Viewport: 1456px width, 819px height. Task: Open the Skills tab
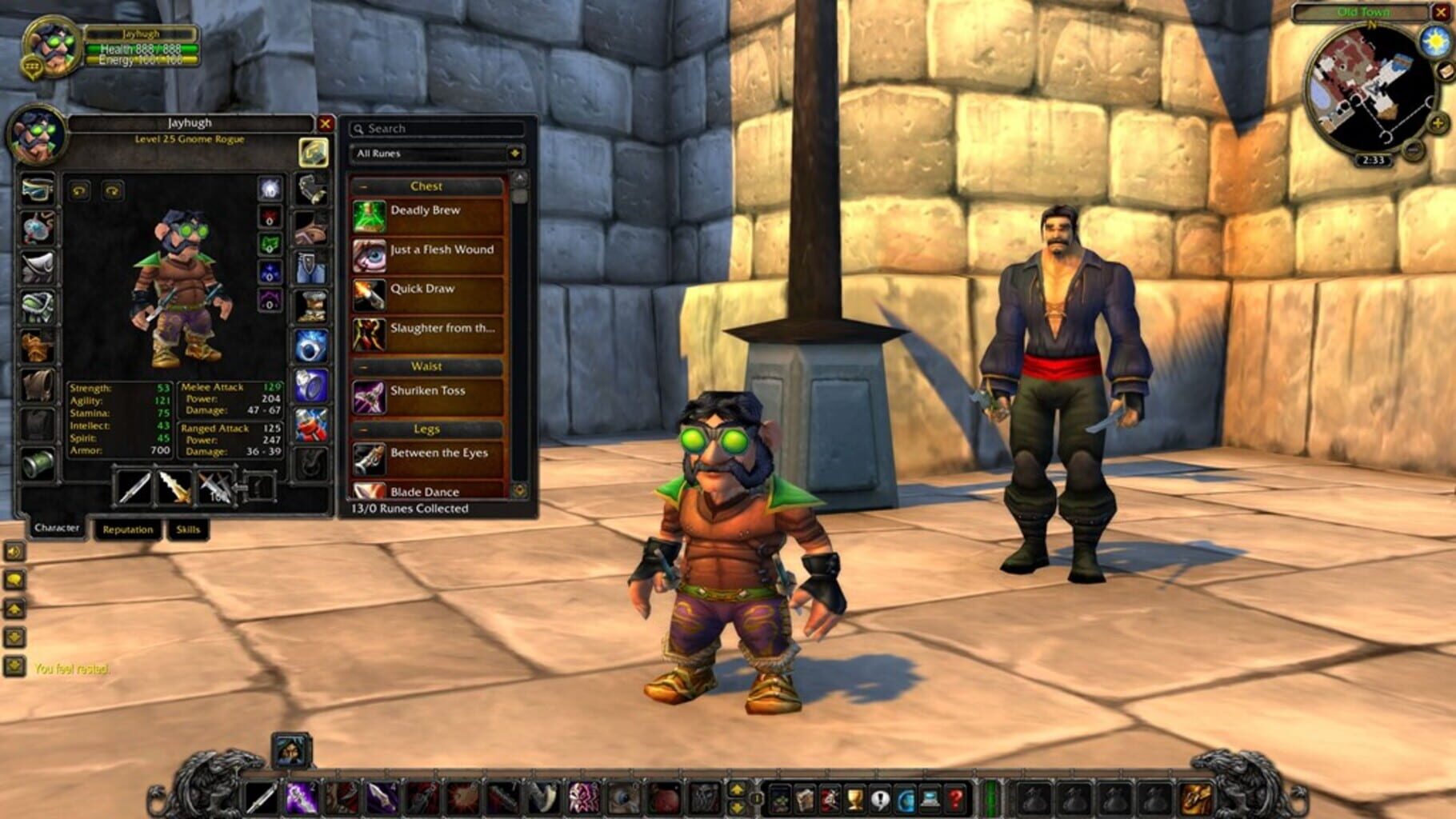187,529
